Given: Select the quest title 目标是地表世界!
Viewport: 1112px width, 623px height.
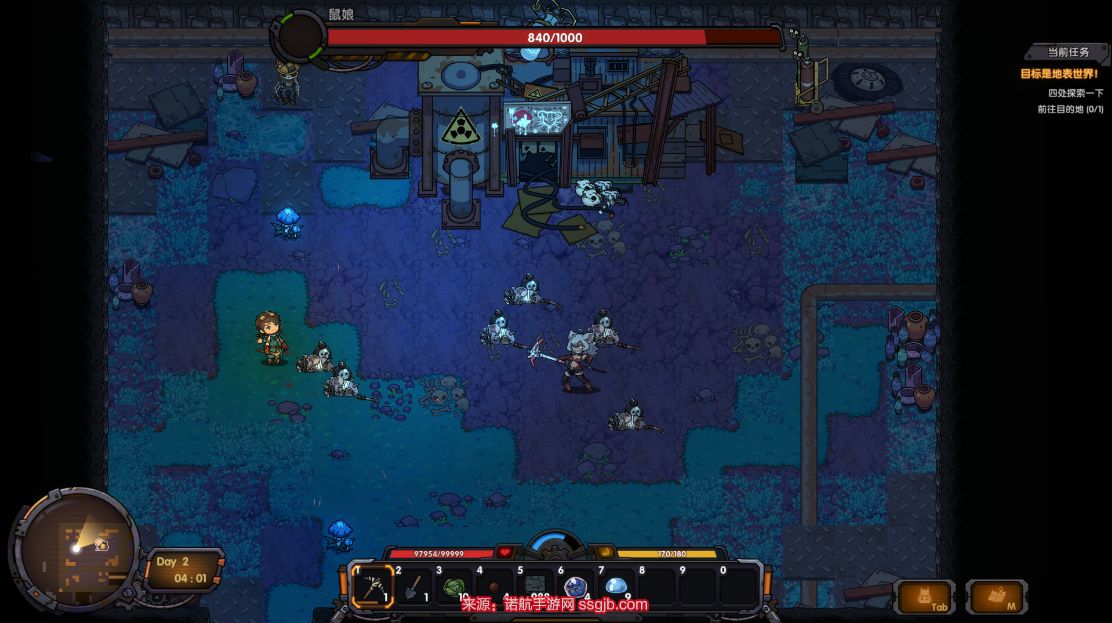Looking at the screenshot, I should (x=1058, y=74).
